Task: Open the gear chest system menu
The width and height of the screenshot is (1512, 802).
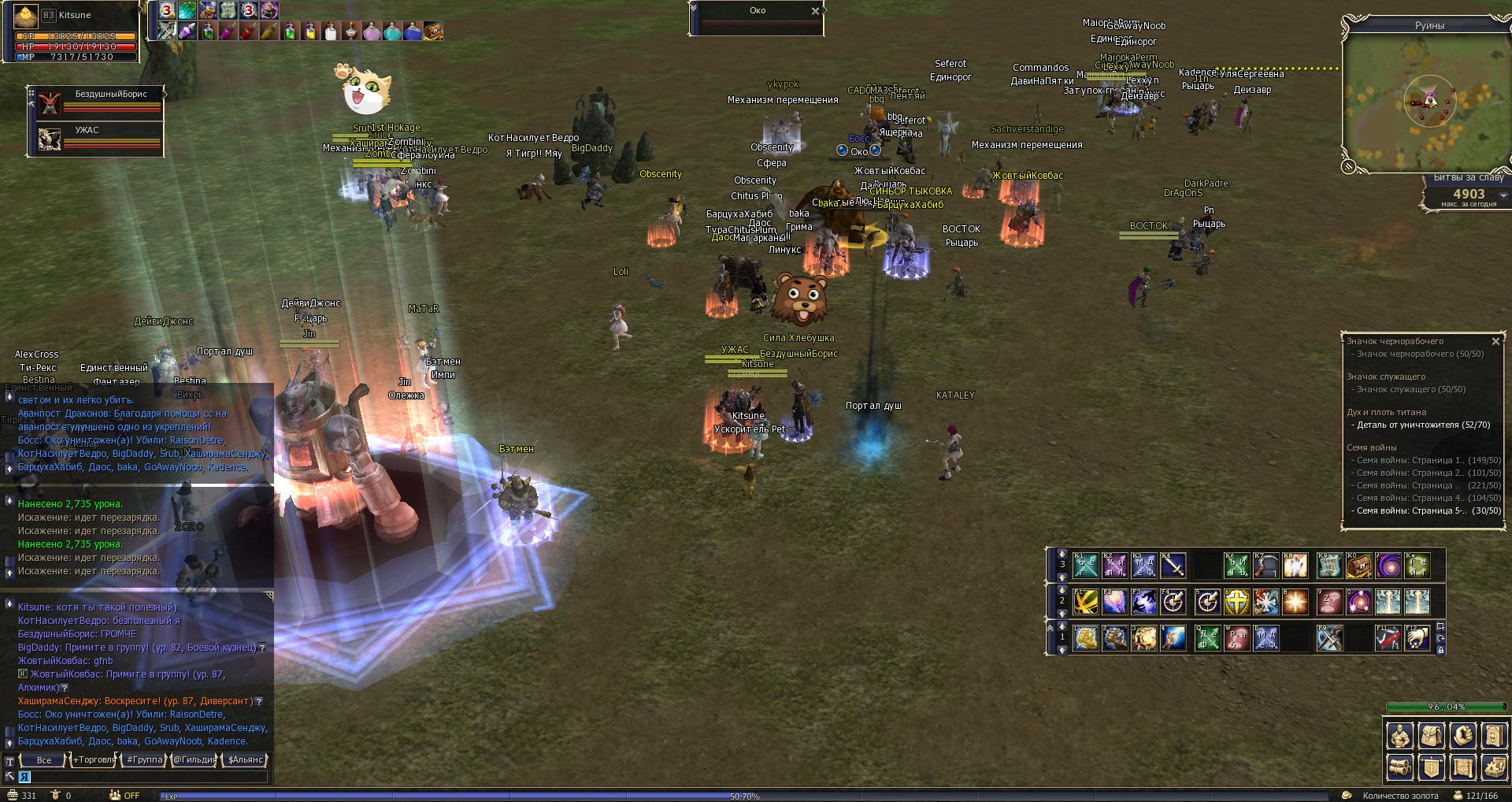Action: click(x=1494, y=767)
